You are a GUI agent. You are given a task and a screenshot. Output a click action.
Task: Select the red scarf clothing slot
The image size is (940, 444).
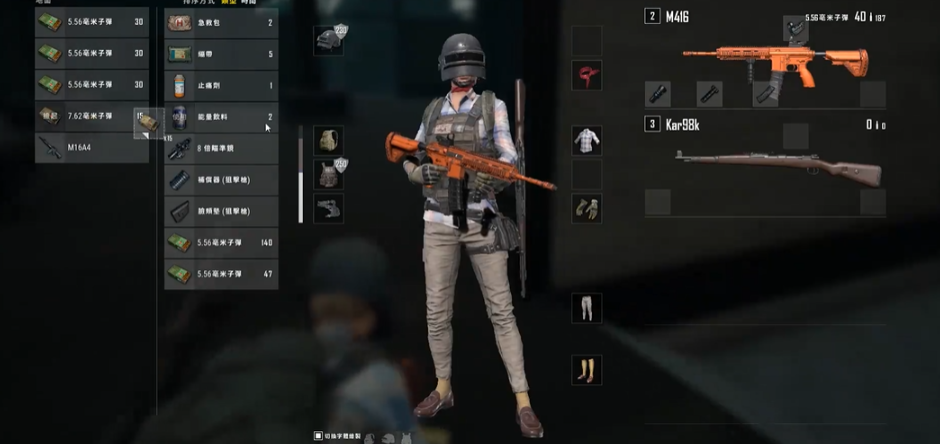click(x=587, y=74)
